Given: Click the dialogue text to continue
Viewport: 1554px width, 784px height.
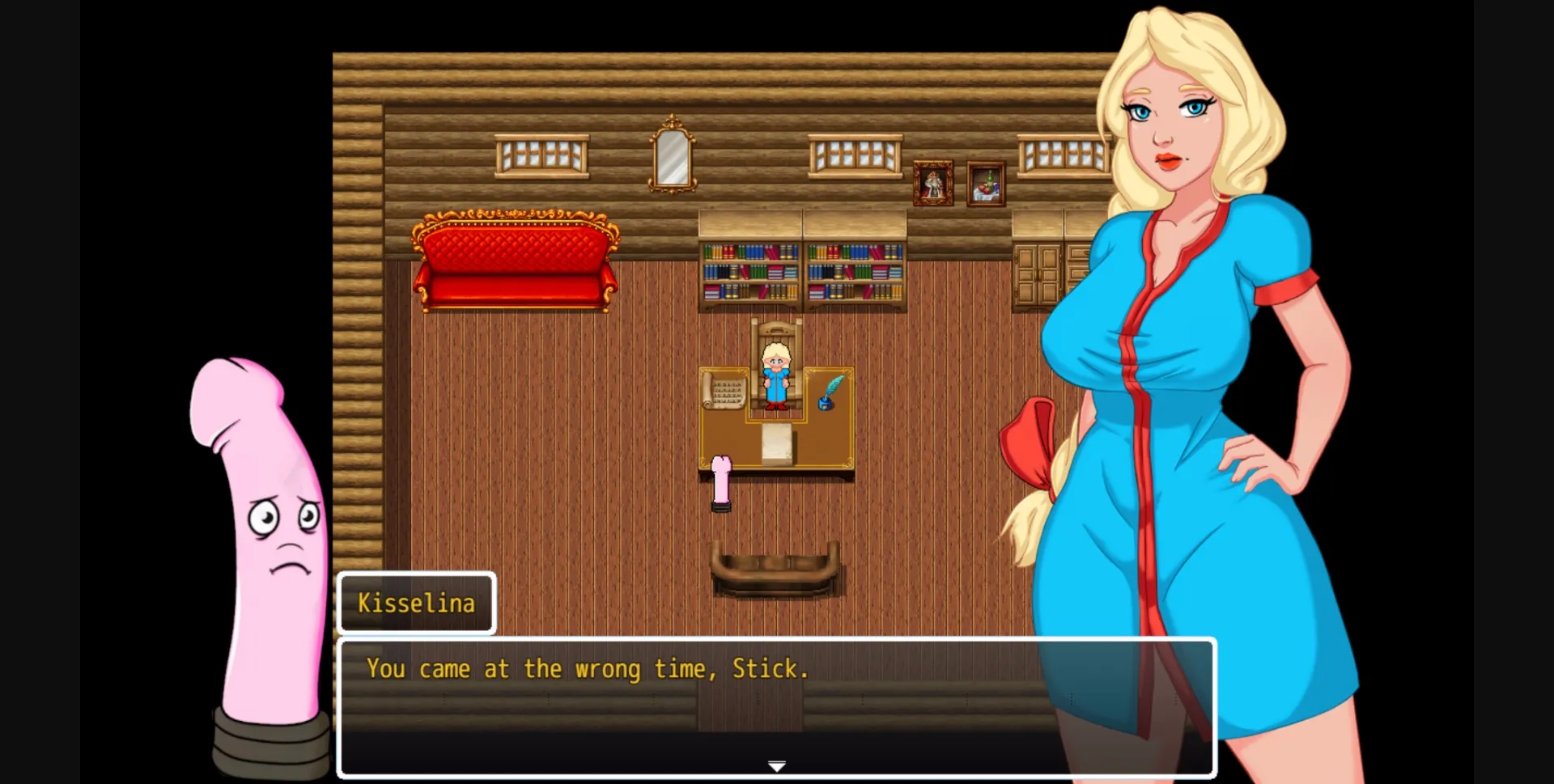Looking at the screenshot, I should coord(587,668).
